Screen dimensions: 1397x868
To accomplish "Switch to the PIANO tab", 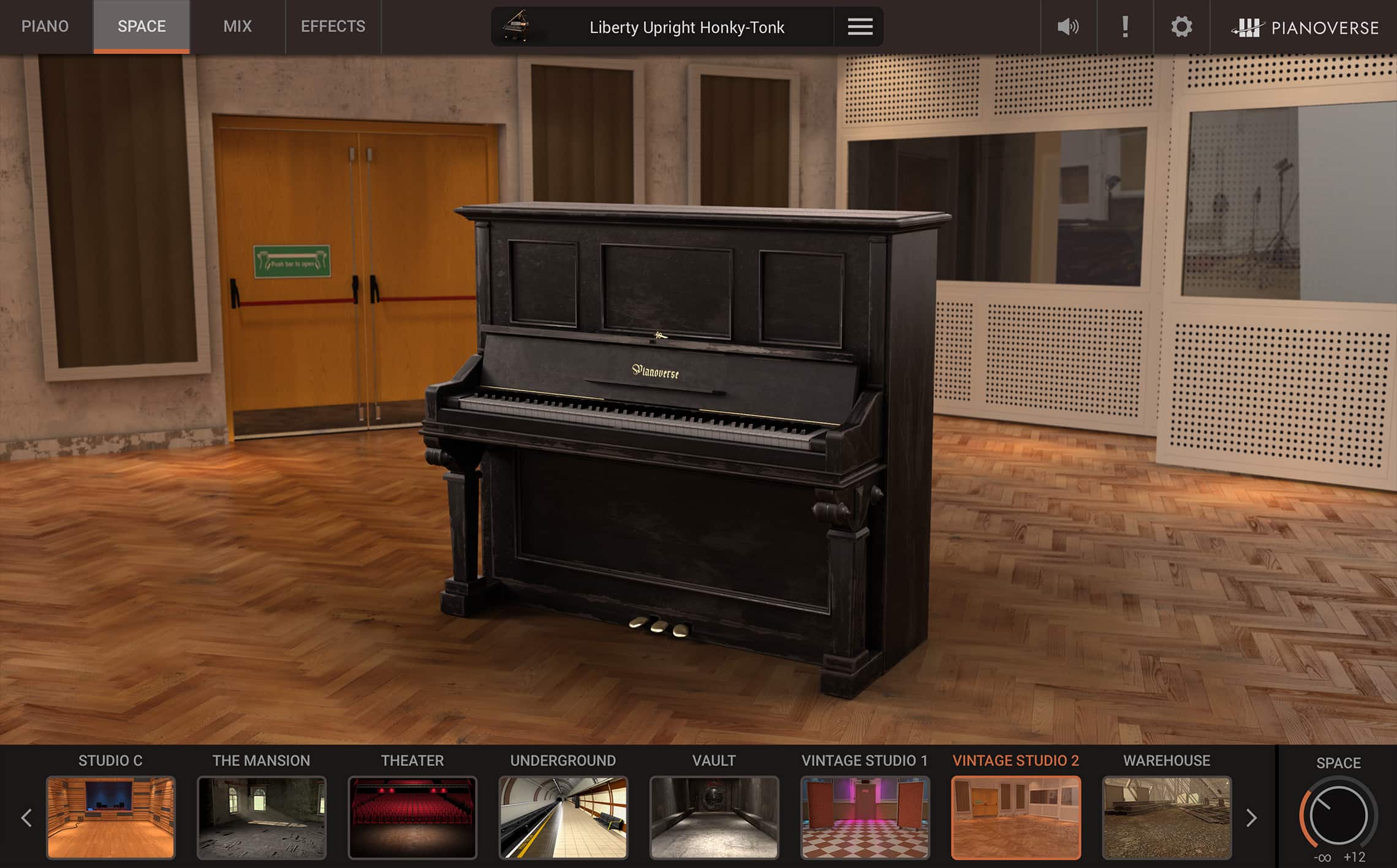I will pos(45,26).
